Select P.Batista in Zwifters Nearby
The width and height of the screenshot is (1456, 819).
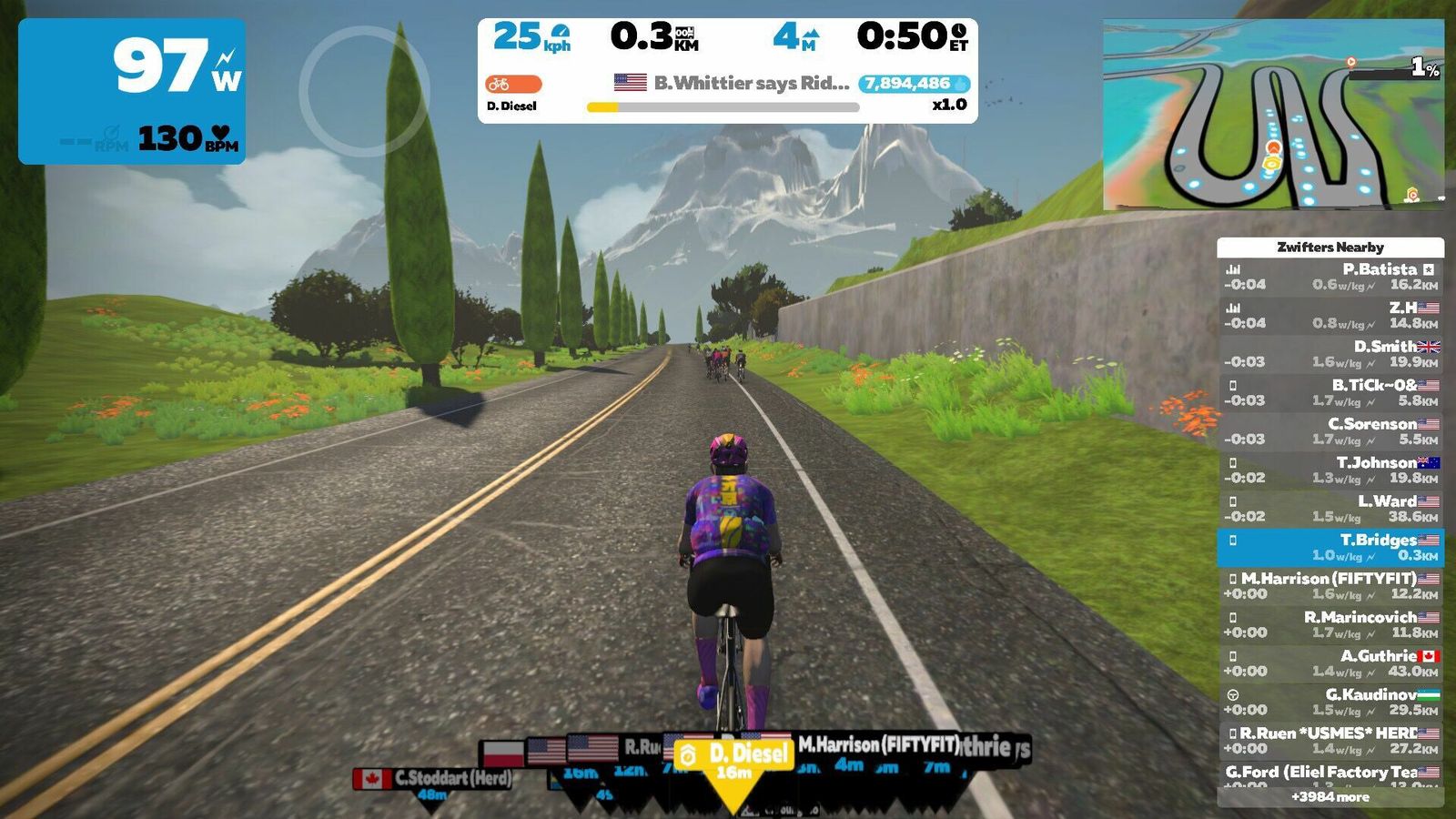1330,277
